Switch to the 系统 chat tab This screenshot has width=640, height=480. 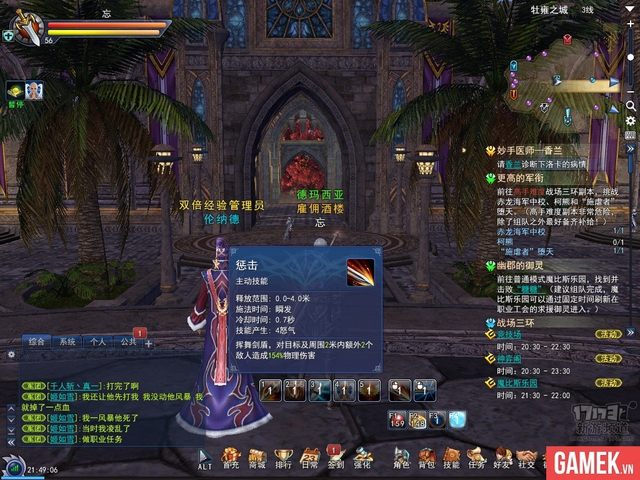coord(67,341)
